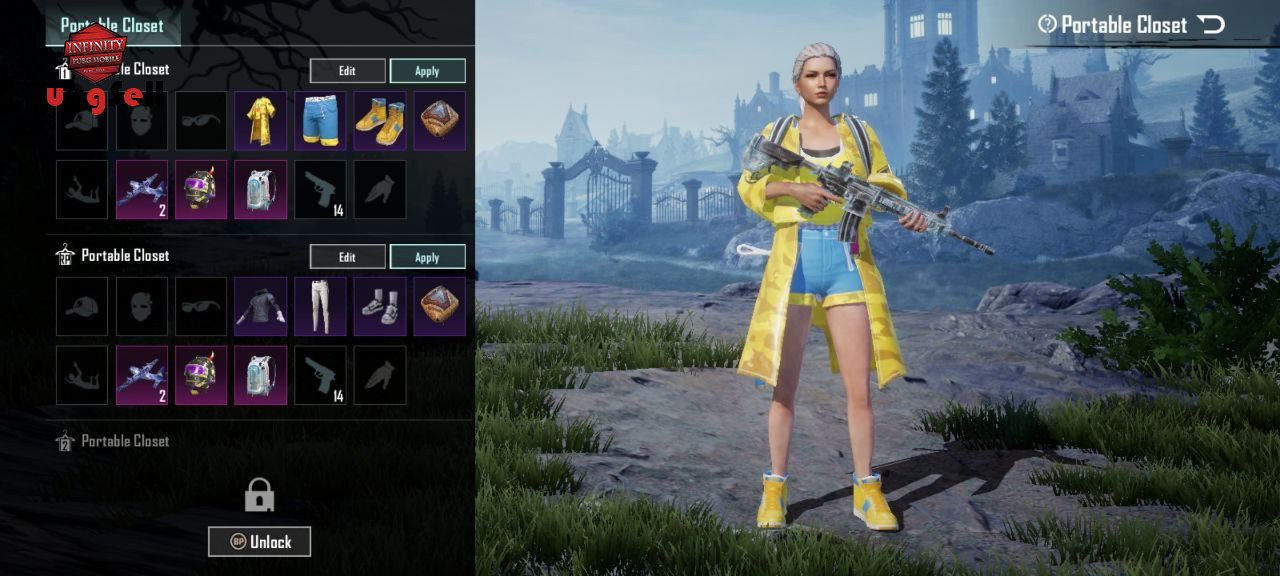
Task: Unlock the third Portable Closet
Action: tap(259, 542)
